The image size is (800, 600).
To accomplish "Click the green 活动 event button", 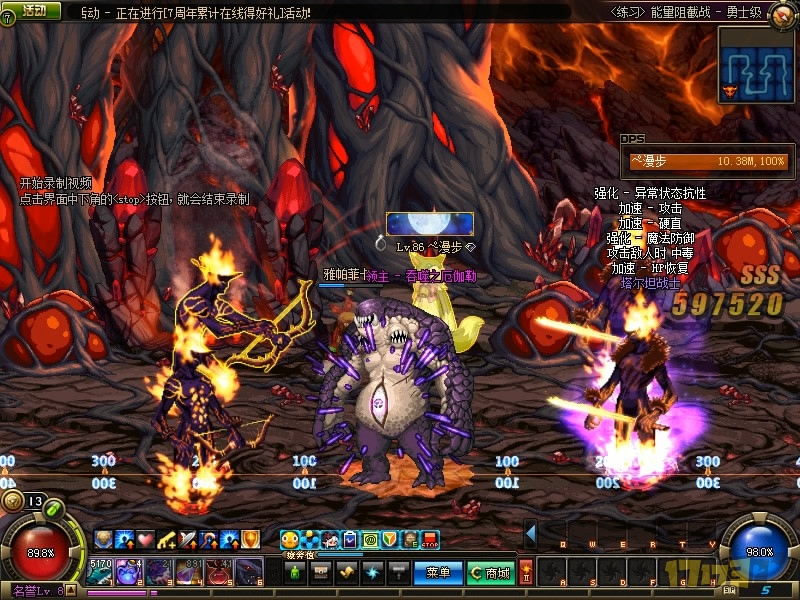I will pos(33,11).
